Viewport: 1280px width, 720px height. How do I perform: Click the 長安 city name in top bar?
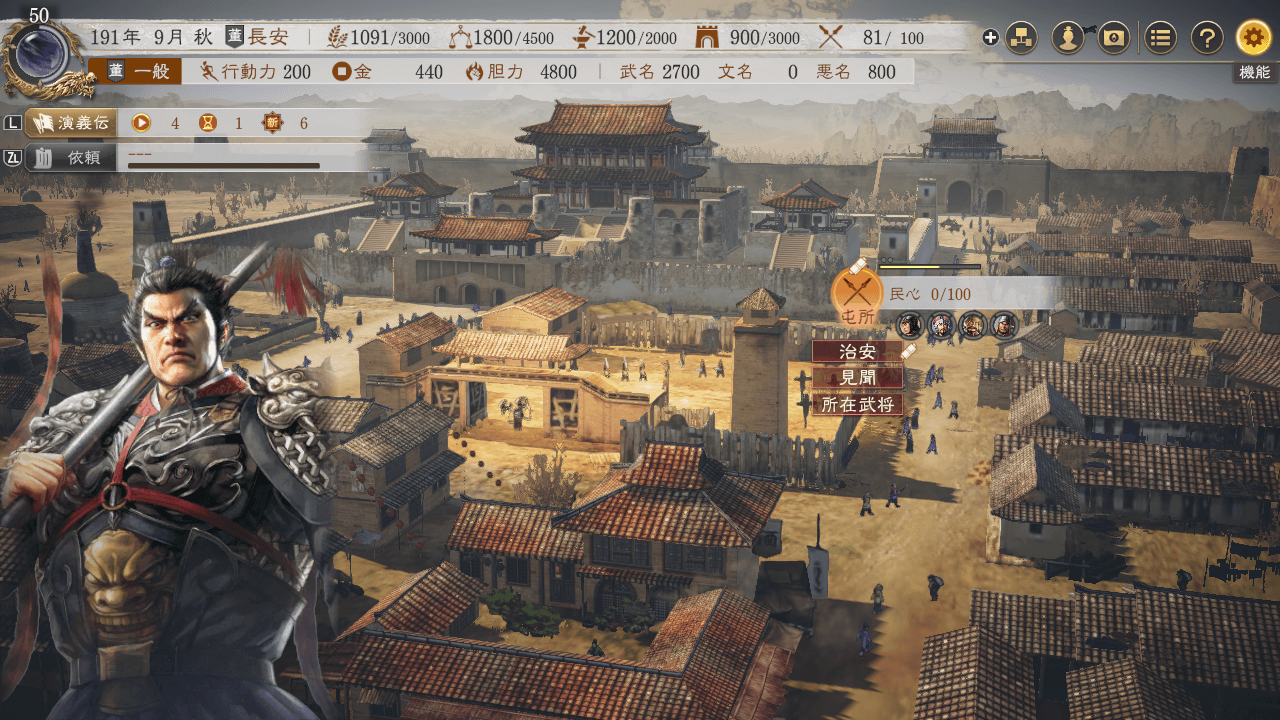pos(267,38)
